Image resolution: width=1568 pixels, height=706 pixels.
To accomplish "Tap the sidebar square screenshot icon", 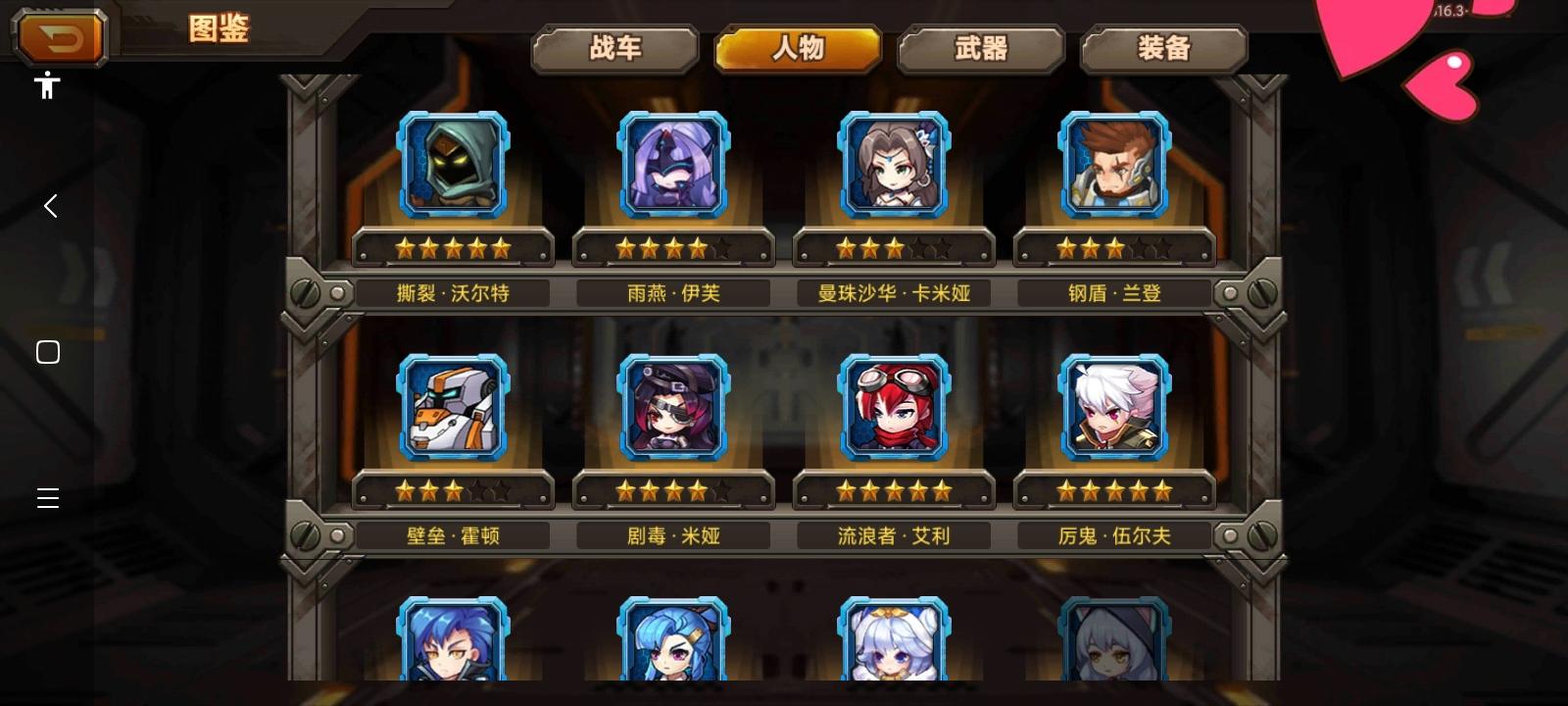I will tap(47, 351).
